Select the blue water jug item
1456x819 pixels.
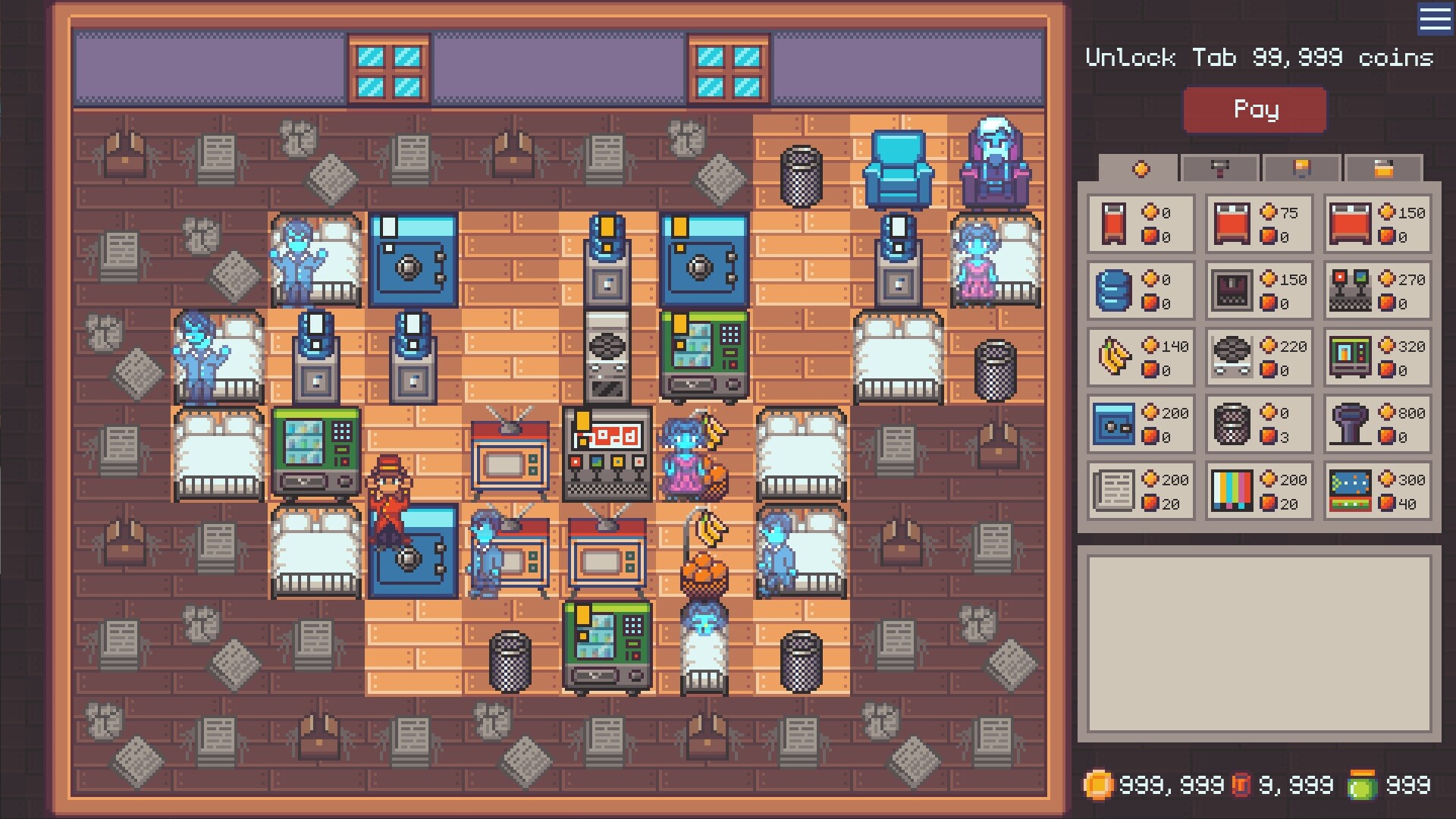1139,291
